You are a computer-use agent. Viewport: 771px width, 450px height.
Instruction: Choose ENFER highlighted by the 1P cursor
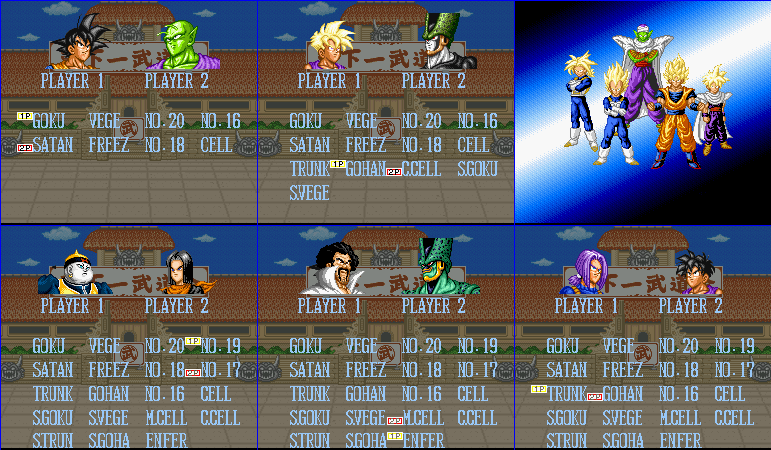(423, 441)
